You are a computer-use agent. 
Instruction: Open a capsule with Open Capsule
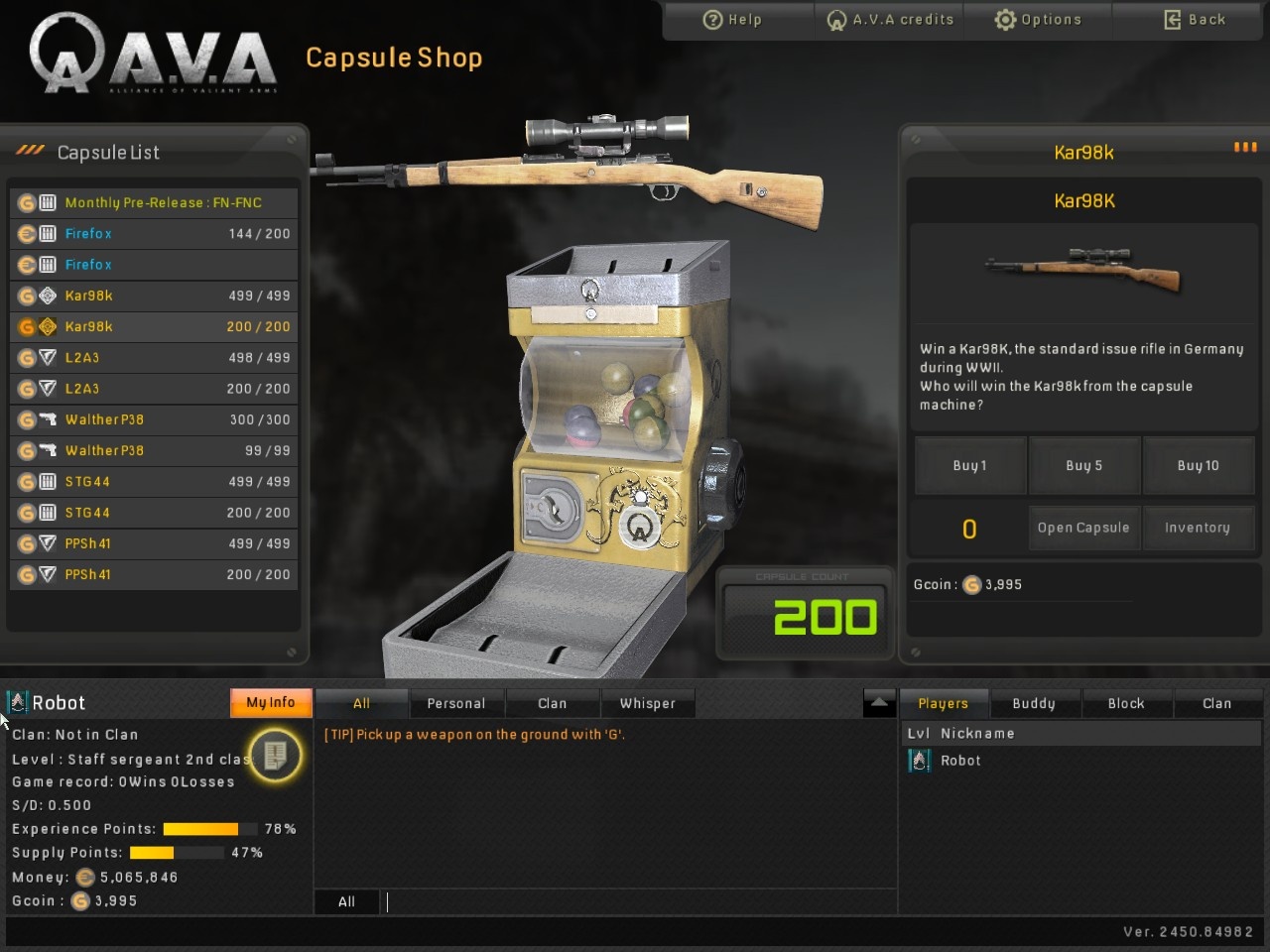point(1083,528)
